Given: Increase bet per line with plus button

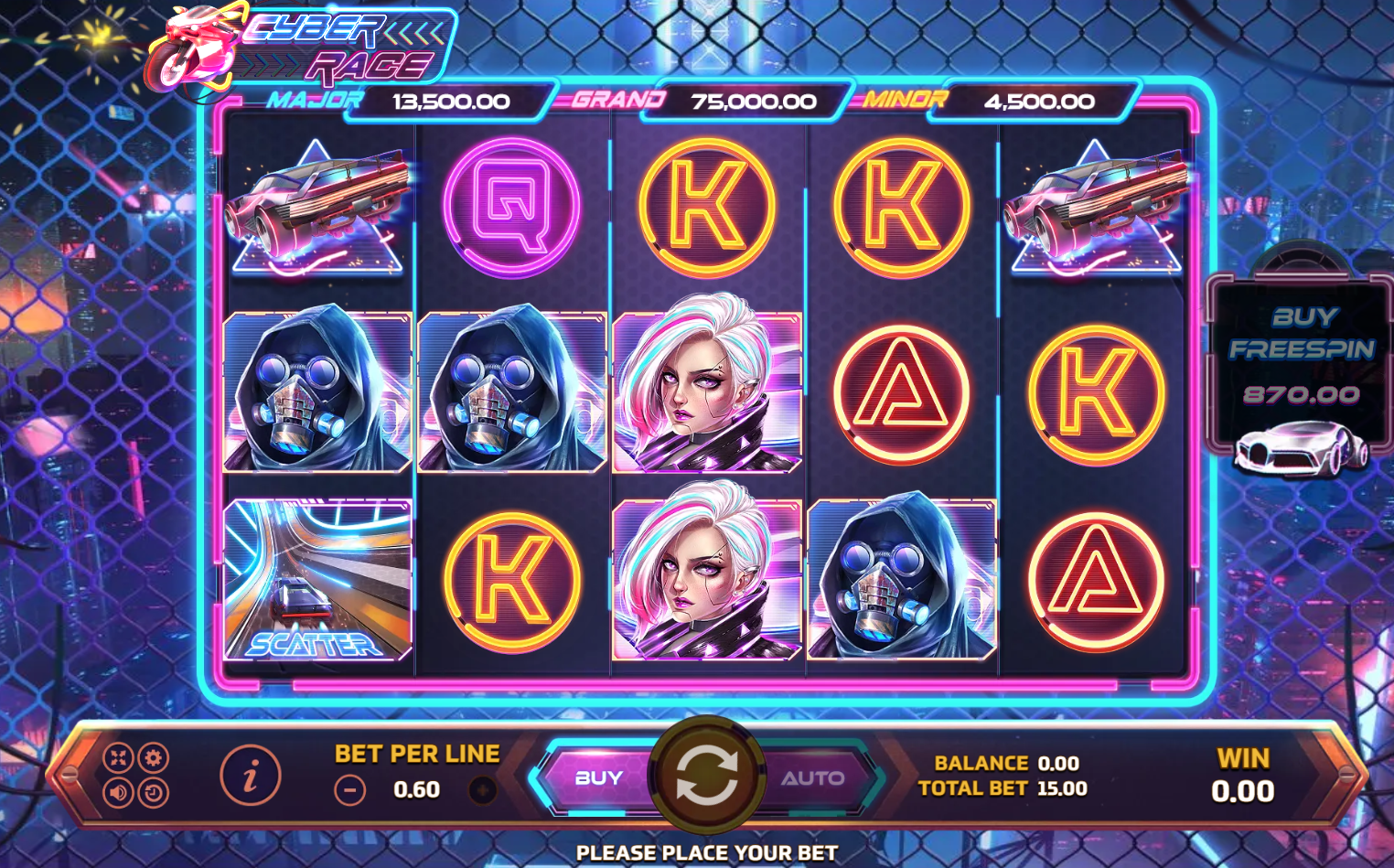Looking at the screenshot, I should click(x=483, y=790).
